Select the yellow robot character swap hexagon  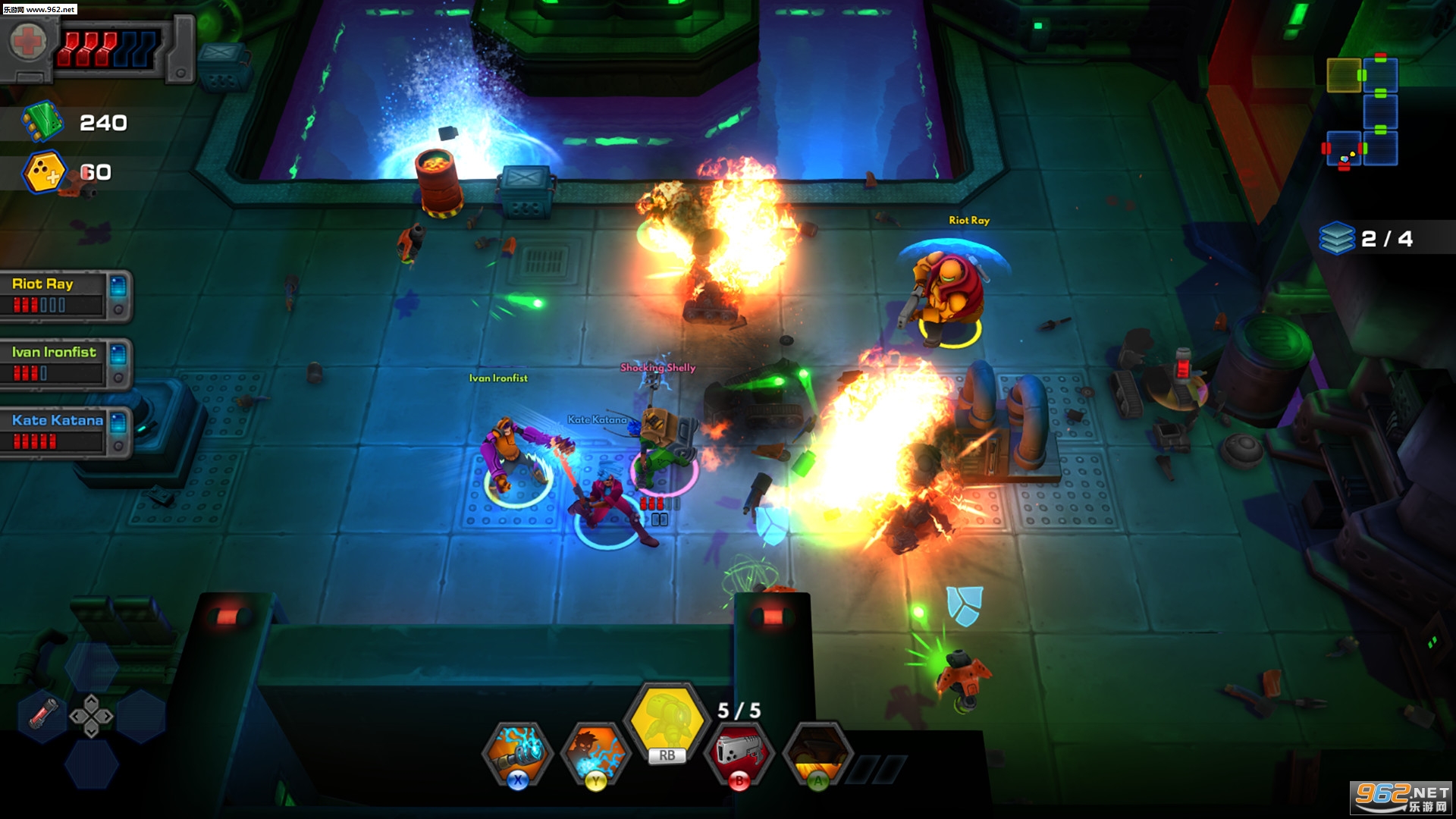(667, 720)
